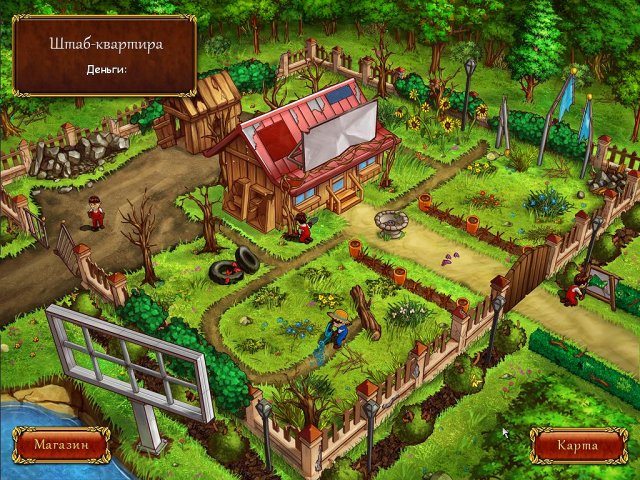Open the Магазин shop button
Screen dimensions: 640x480
61,443
